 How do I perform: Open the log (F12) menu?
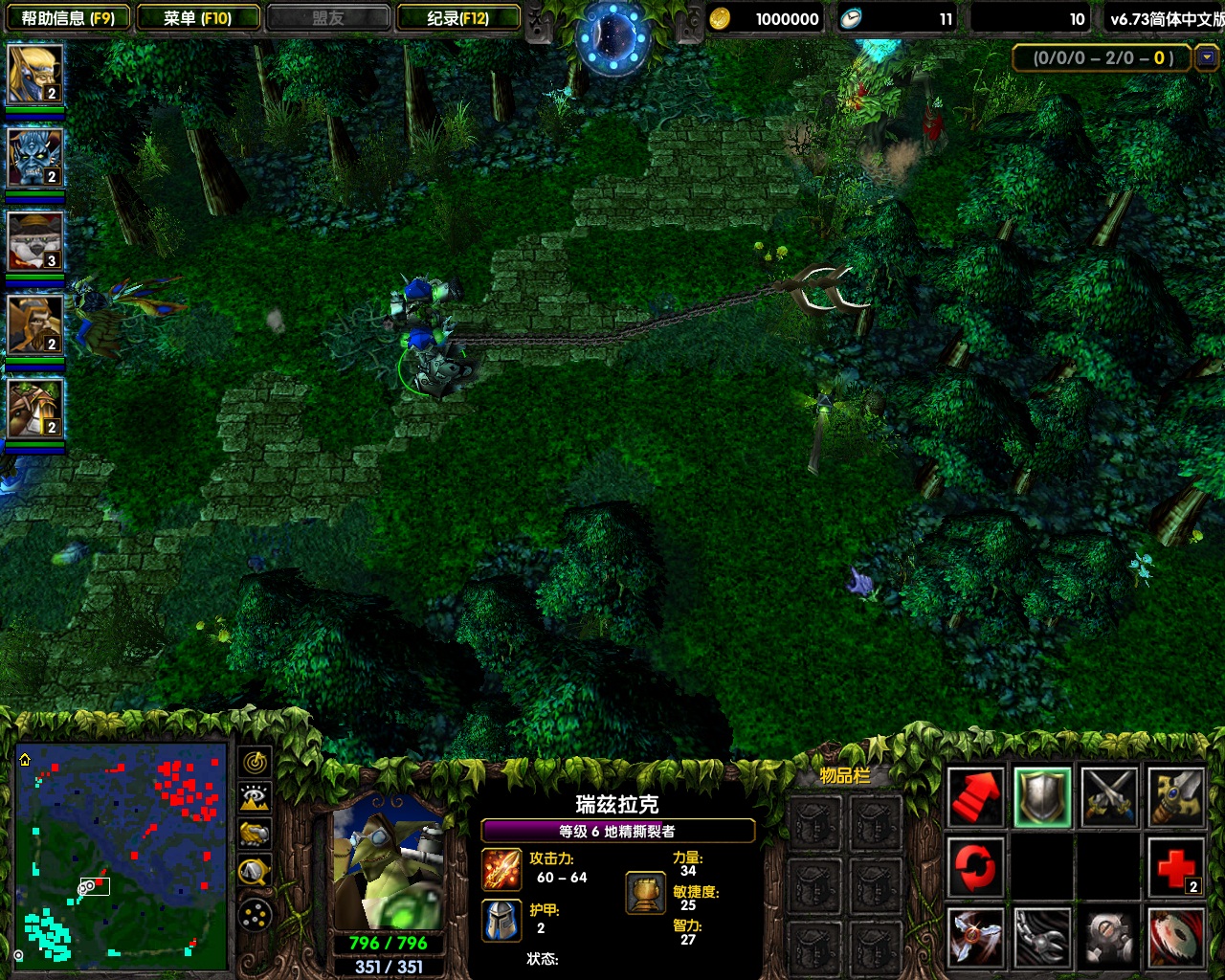tap(457, 18)
